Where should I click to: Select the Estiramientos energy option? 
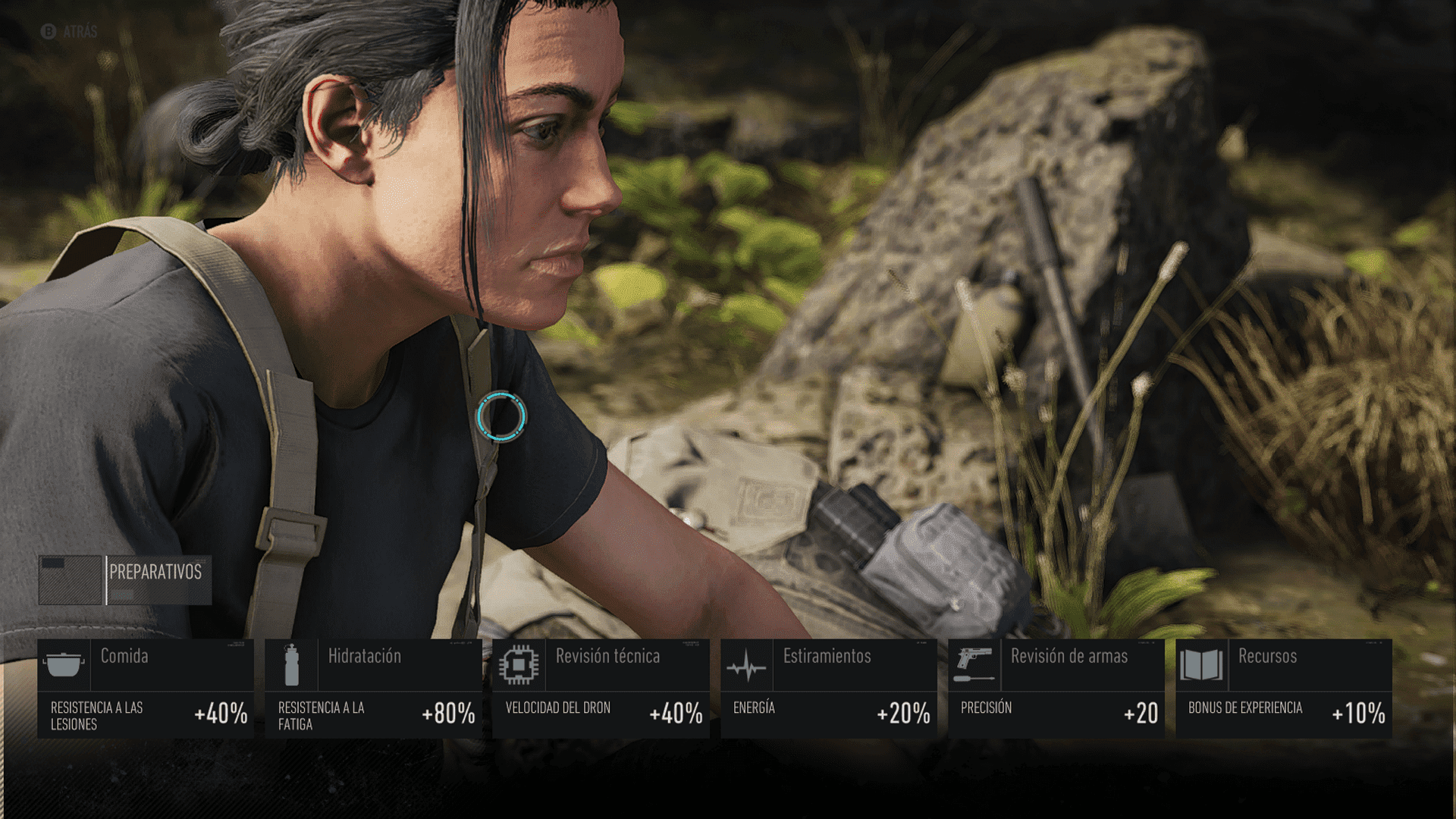pos(828,689)
